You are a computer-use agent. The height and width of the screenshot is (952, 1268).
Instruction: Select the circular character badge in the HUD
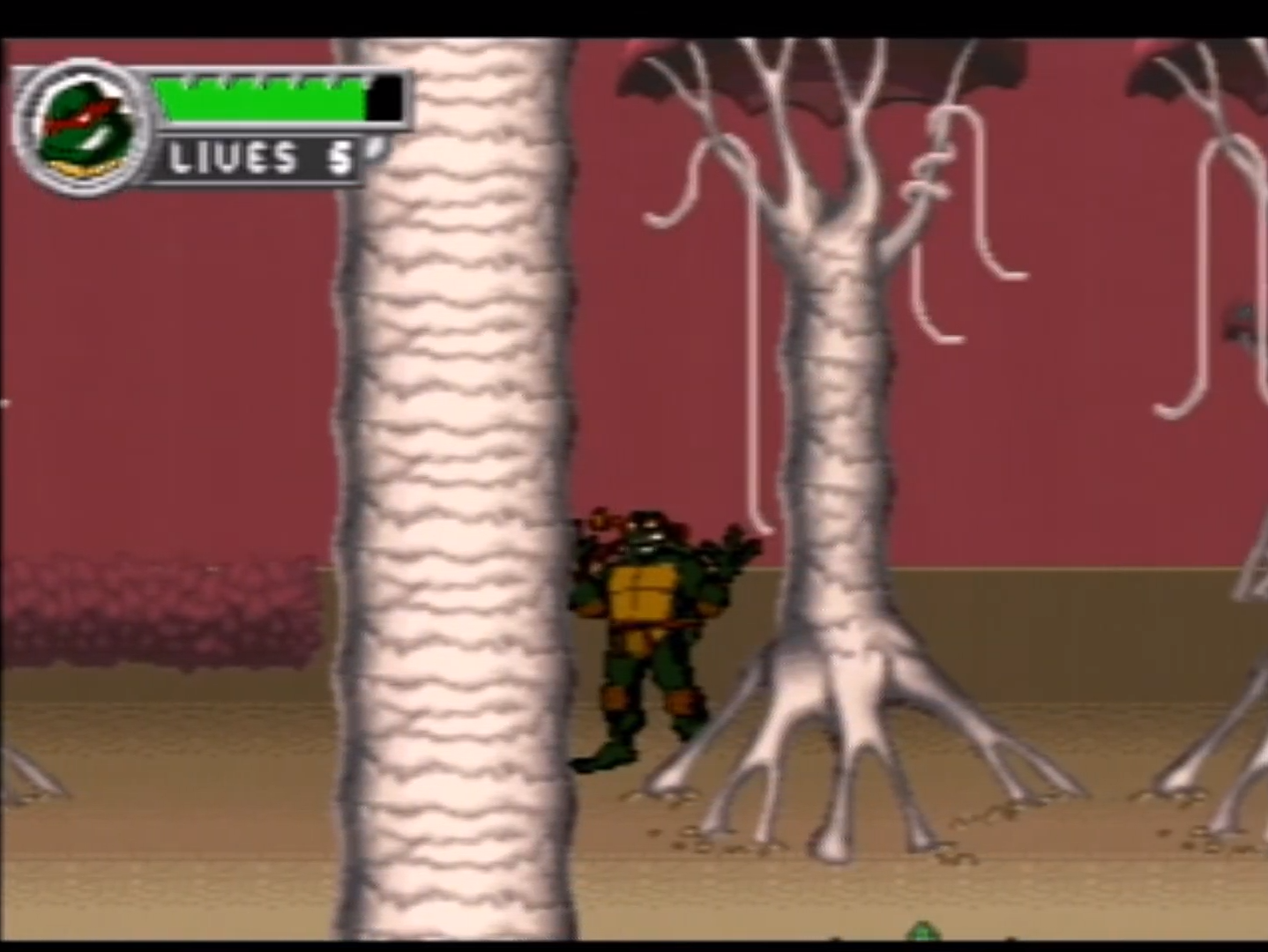tap(84, 128)
